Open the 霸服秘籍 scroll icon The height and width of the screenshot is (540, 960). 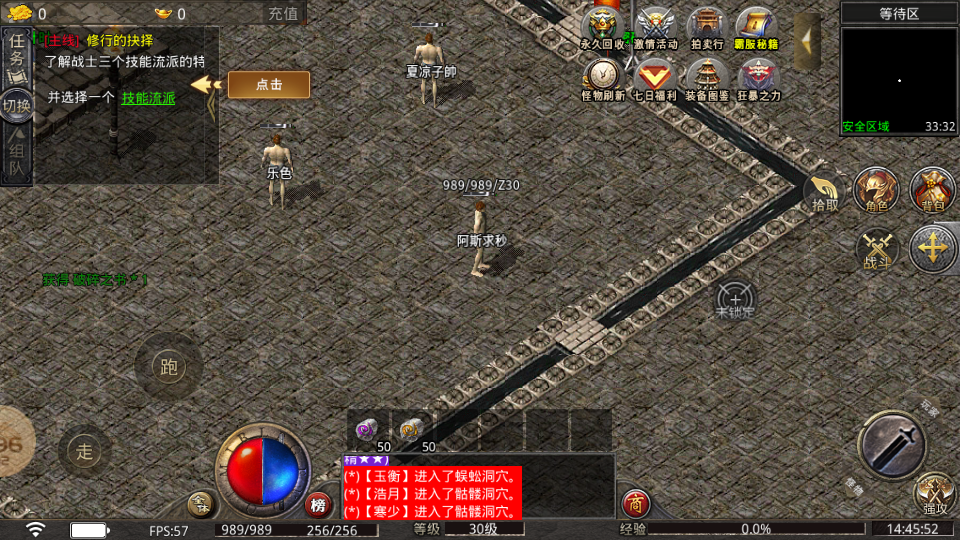[757, 26]
